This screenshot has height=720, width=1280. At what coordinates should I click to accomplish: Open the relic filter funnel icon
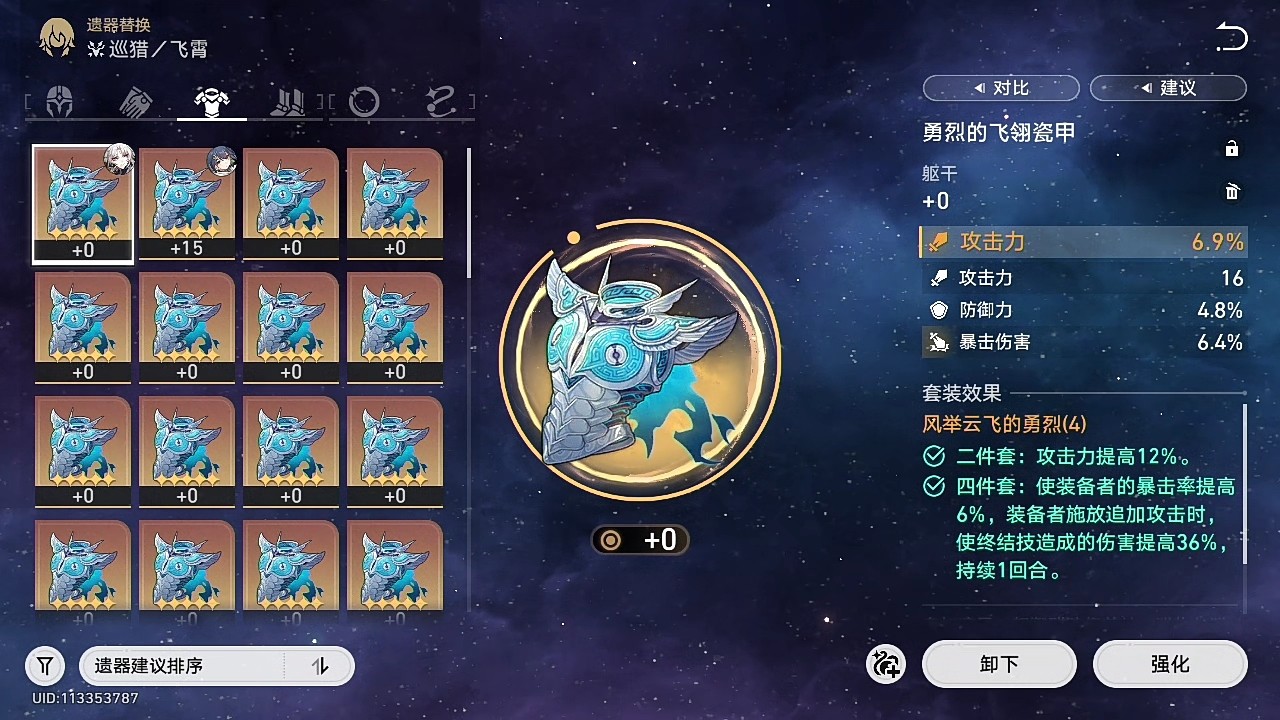click(45, 666)
